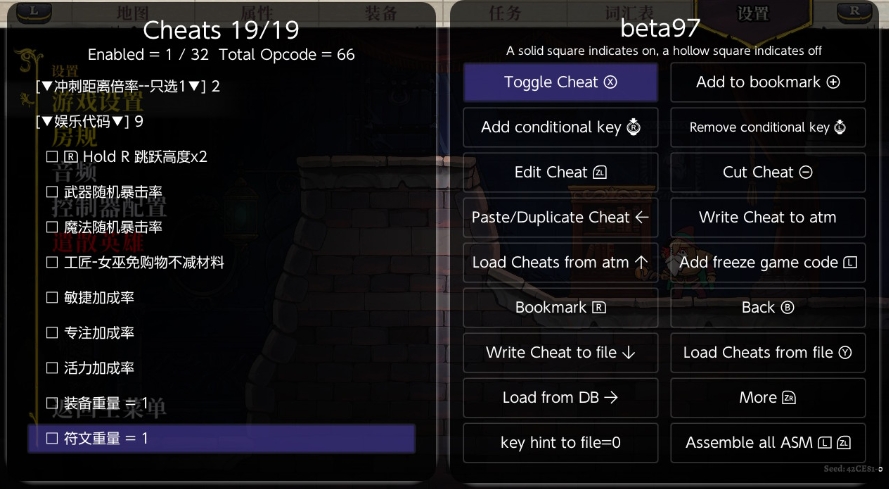Image resolution: width=889 pixels, height=489 pixels.
Task: Select Load Cheats from file
Action: (x=767, y=352)
